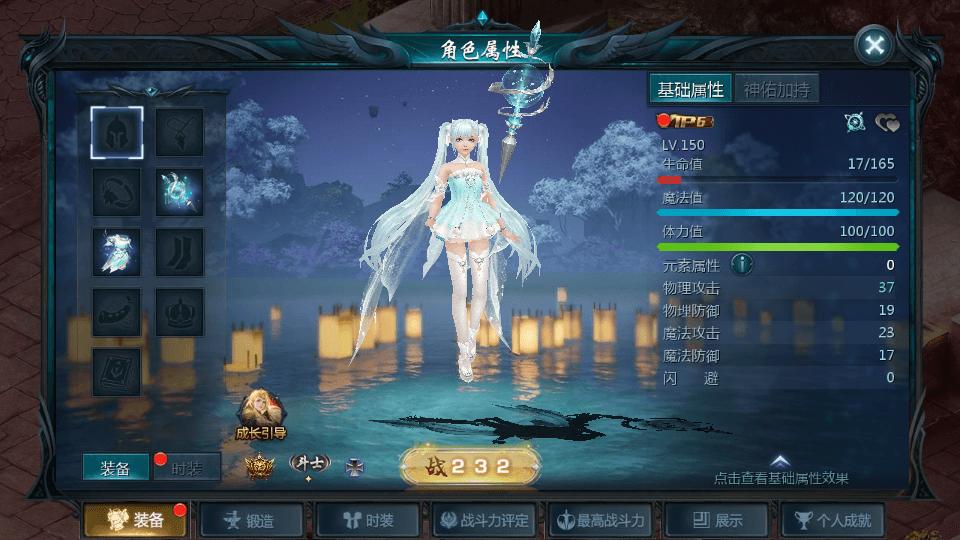This screenshot has width=960, height=540.
Task: Click the 斗士 title badge
Action: coord(309,464)
